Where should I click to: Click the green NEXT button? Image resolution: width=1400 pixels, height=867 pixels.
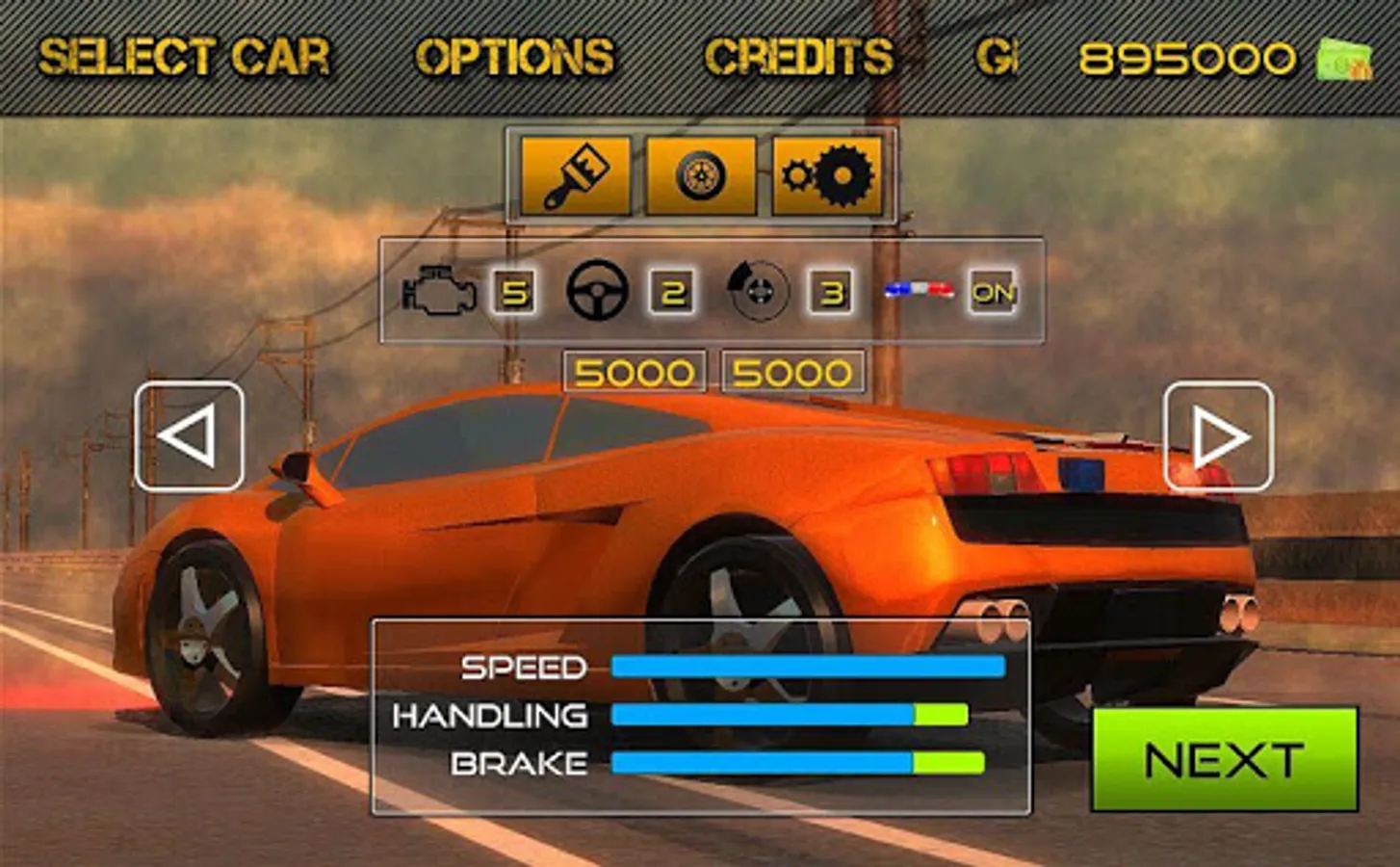(x=1224, y=760)
